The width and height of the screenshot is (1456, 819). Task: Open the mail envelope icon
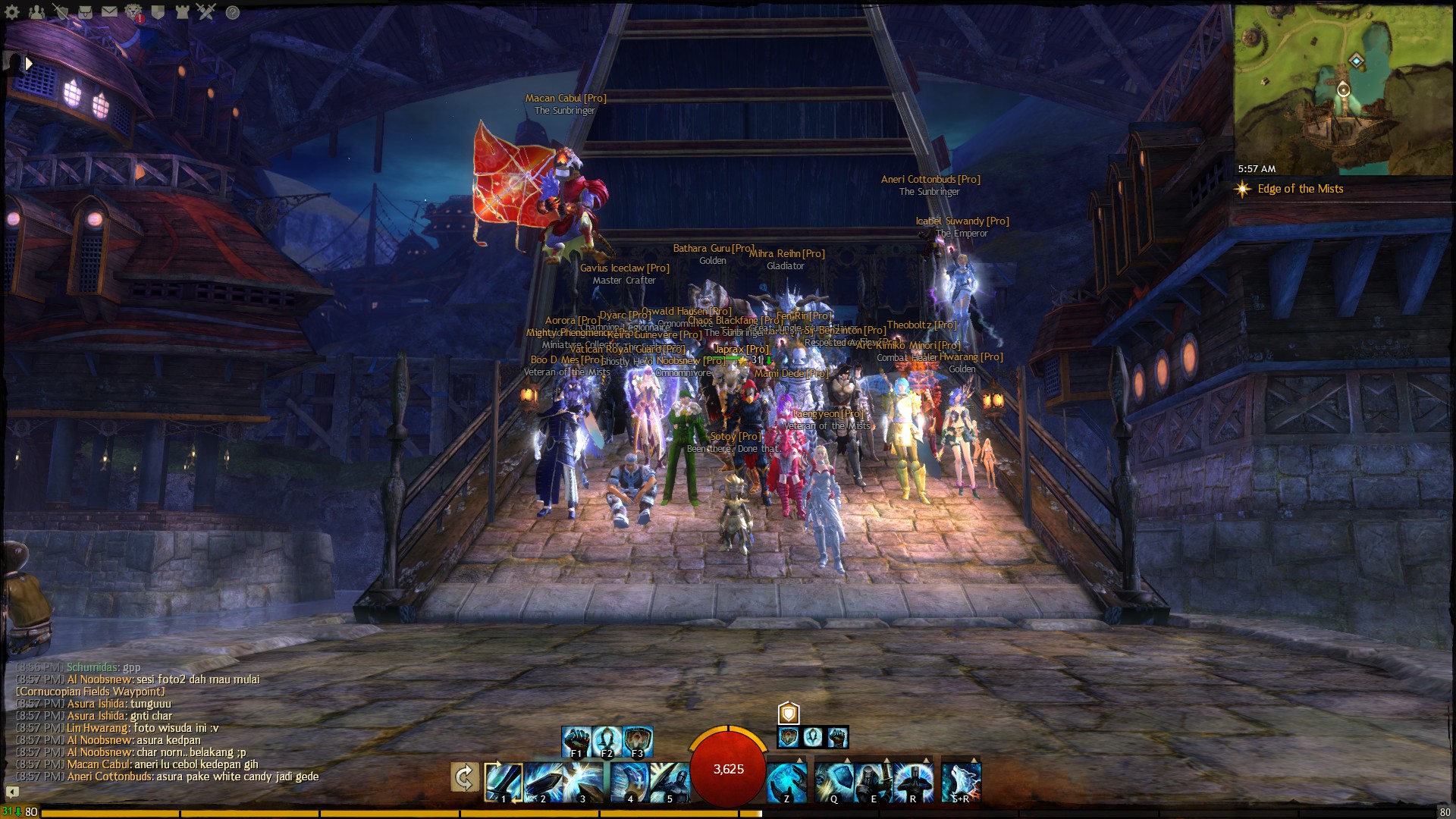click(x=109, y=12)
